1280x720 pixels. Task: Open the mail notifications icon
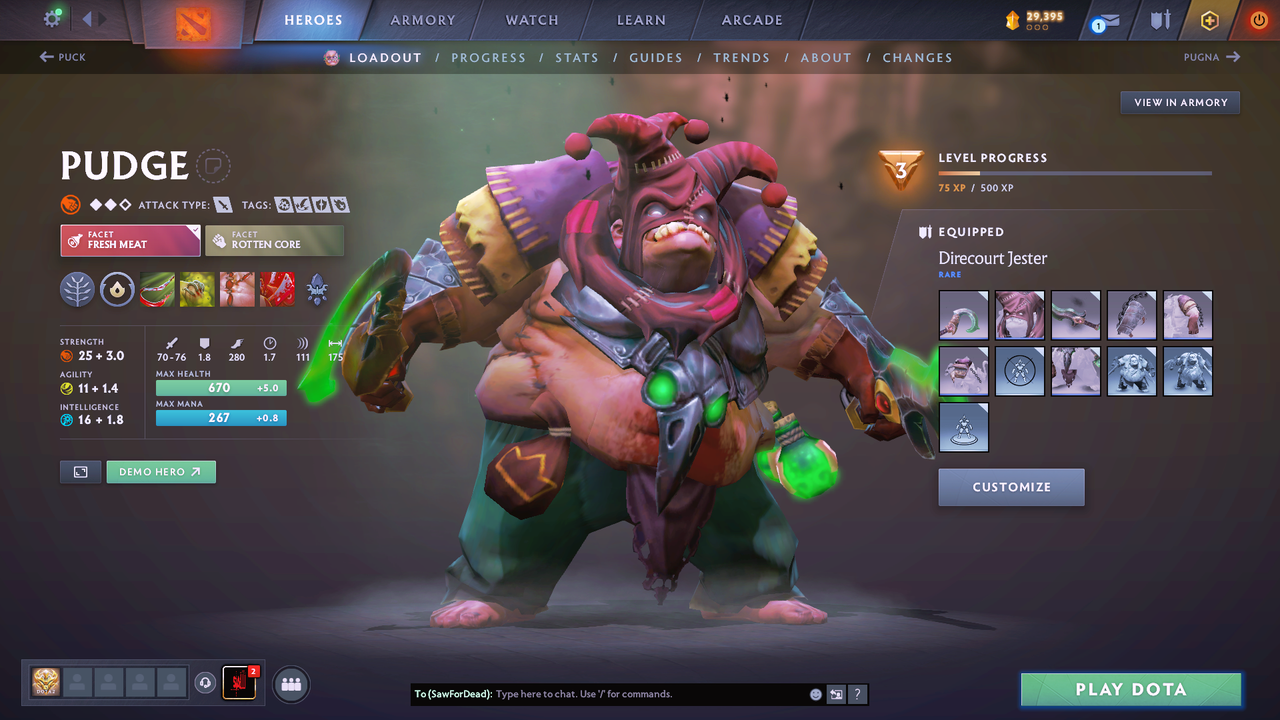[1110, 20]
